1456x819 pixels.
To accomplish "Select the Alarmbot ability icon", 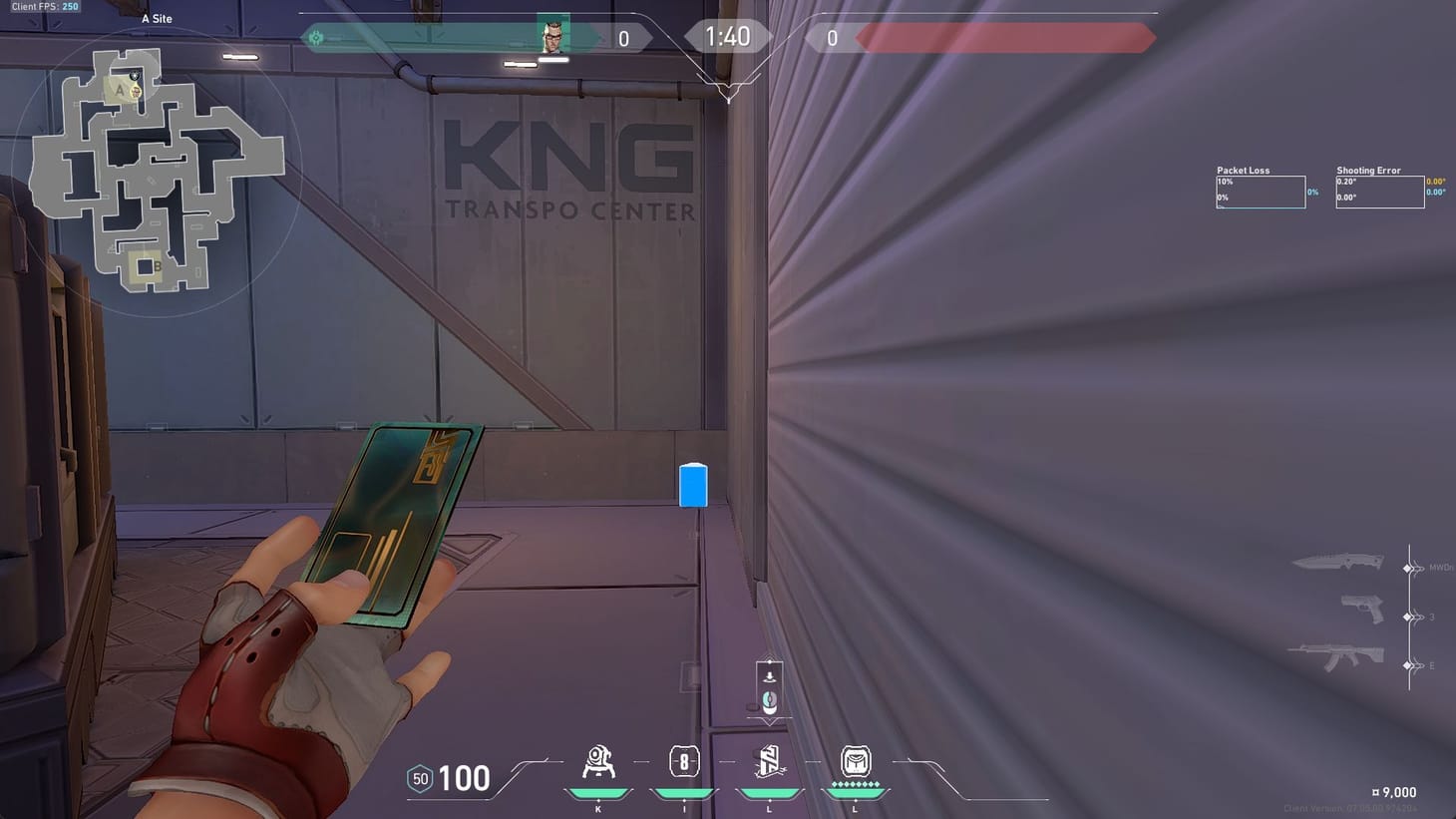I will [768, 763].
